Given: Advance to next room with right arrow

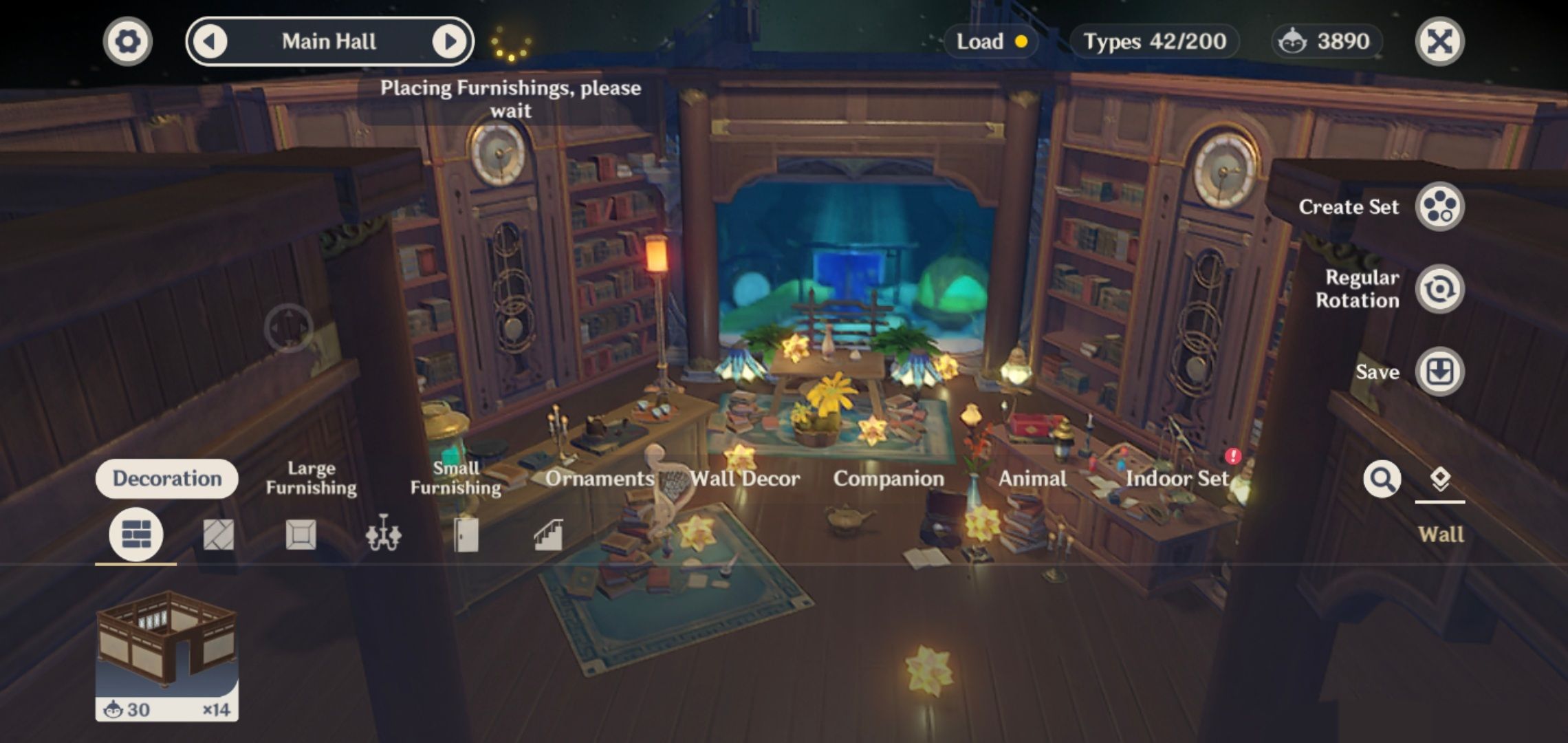Looking at the screenshot, I should tap(450, 41).
